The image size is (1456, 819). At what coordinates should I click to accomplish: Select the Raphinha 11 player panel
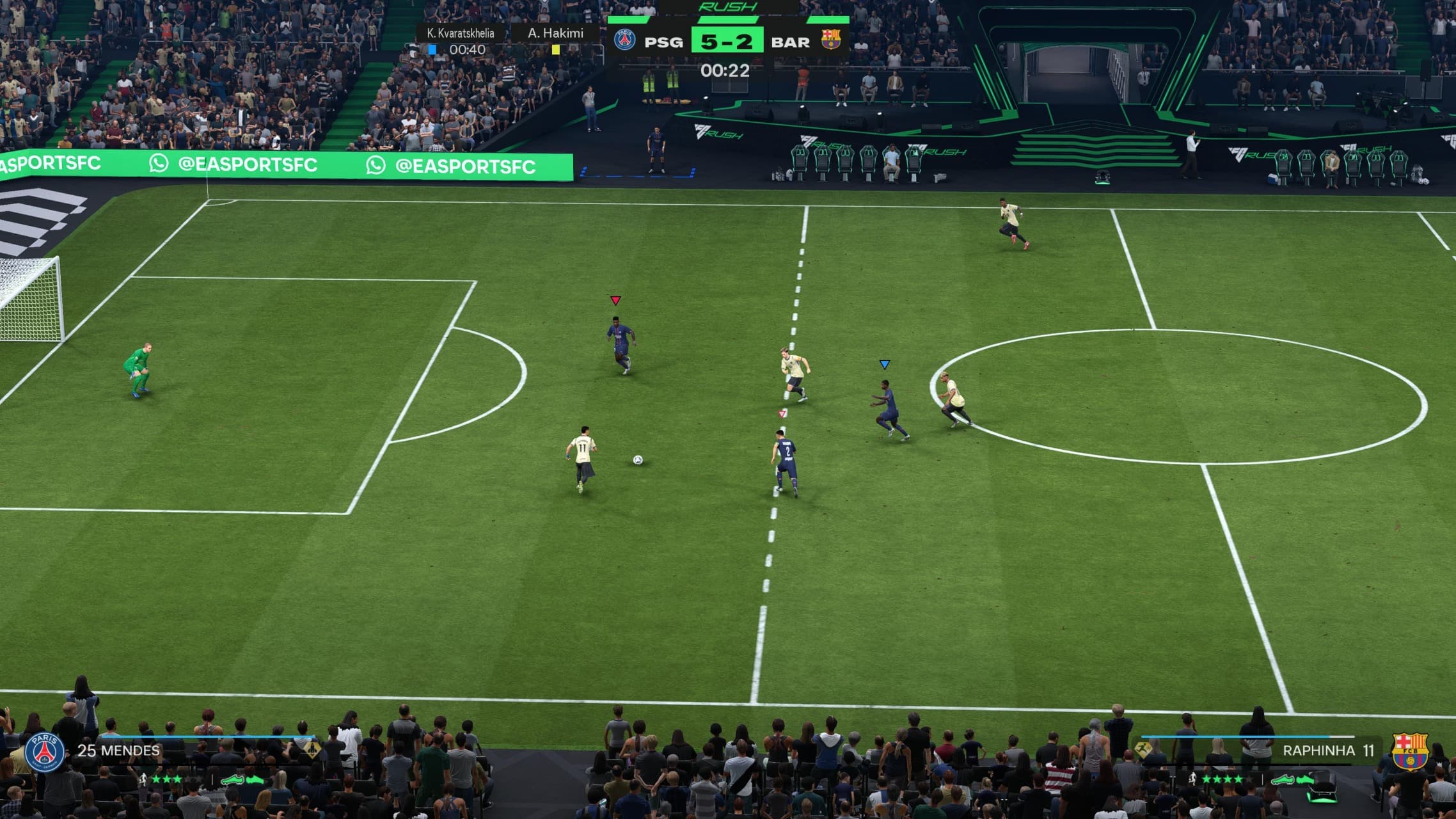pyautogui.click(x=1327, y=751)
